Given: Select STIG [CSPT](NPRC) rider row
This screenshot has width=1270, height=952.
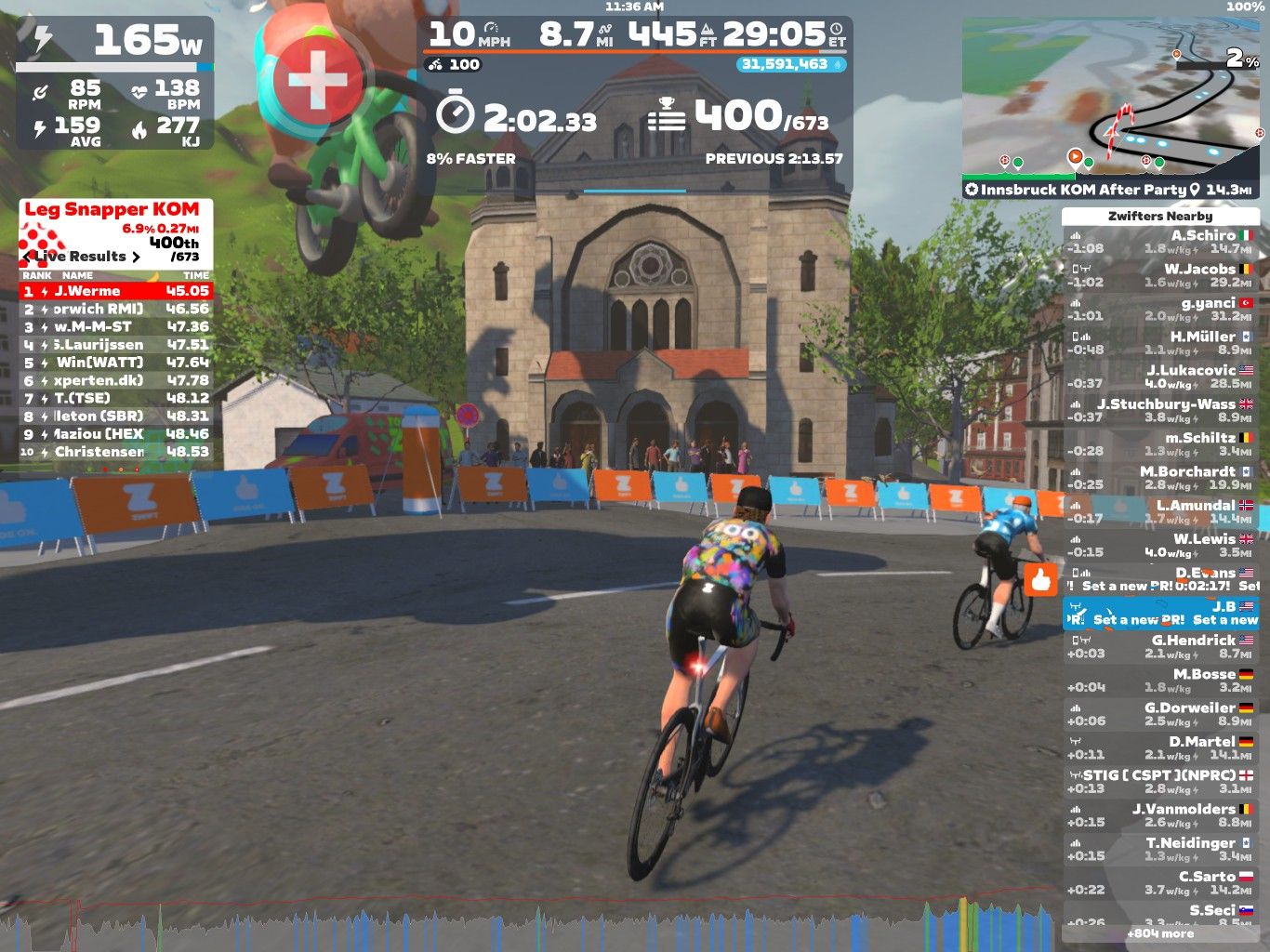Looking at the screenshot, I should pyautogui.click(x=1160, y=782).
